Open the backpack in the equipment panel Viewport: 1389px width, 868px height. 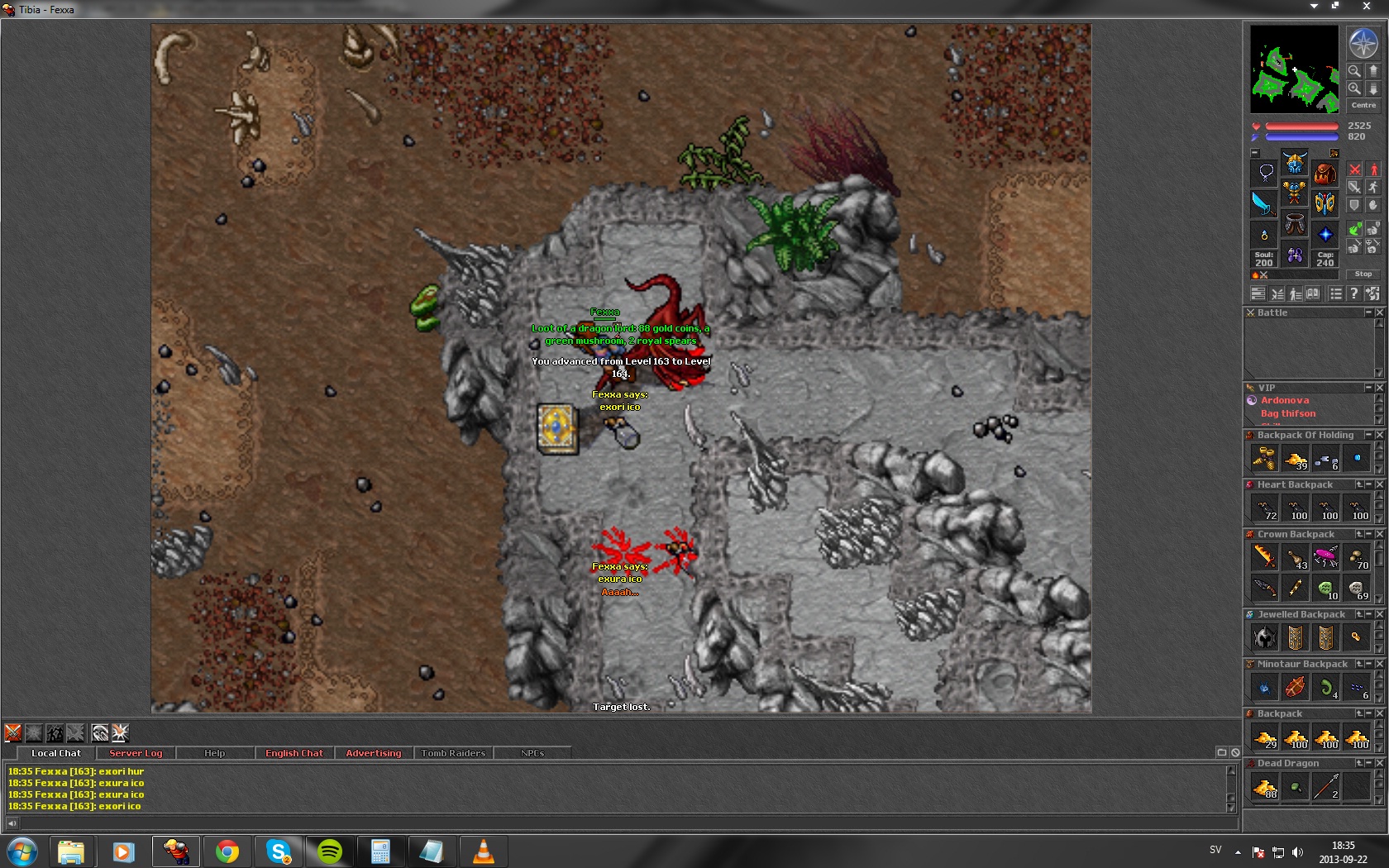click(x=1325, y=173)
